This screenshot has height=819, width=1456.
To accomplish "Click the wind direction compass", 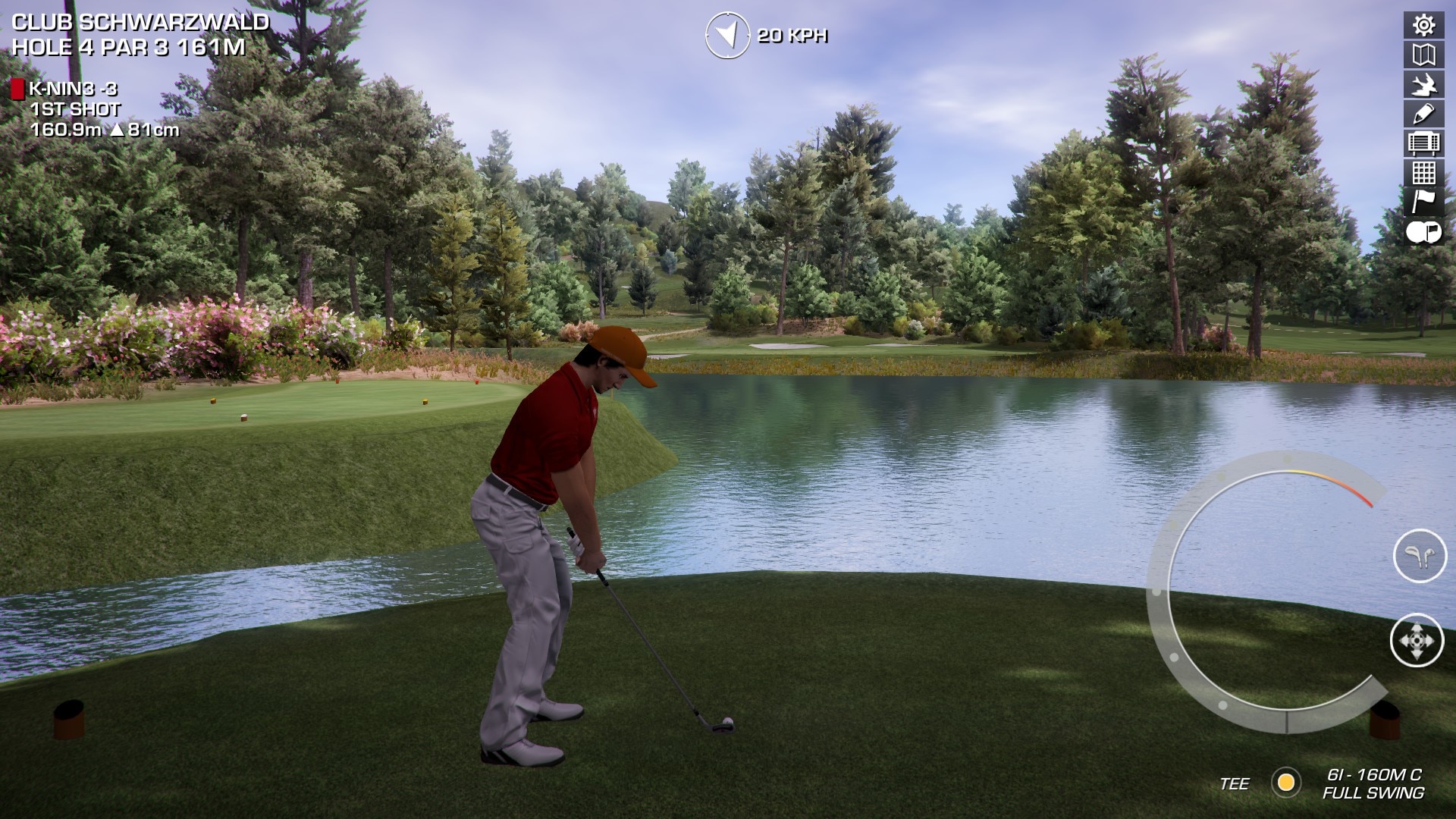I will [726, 35].
